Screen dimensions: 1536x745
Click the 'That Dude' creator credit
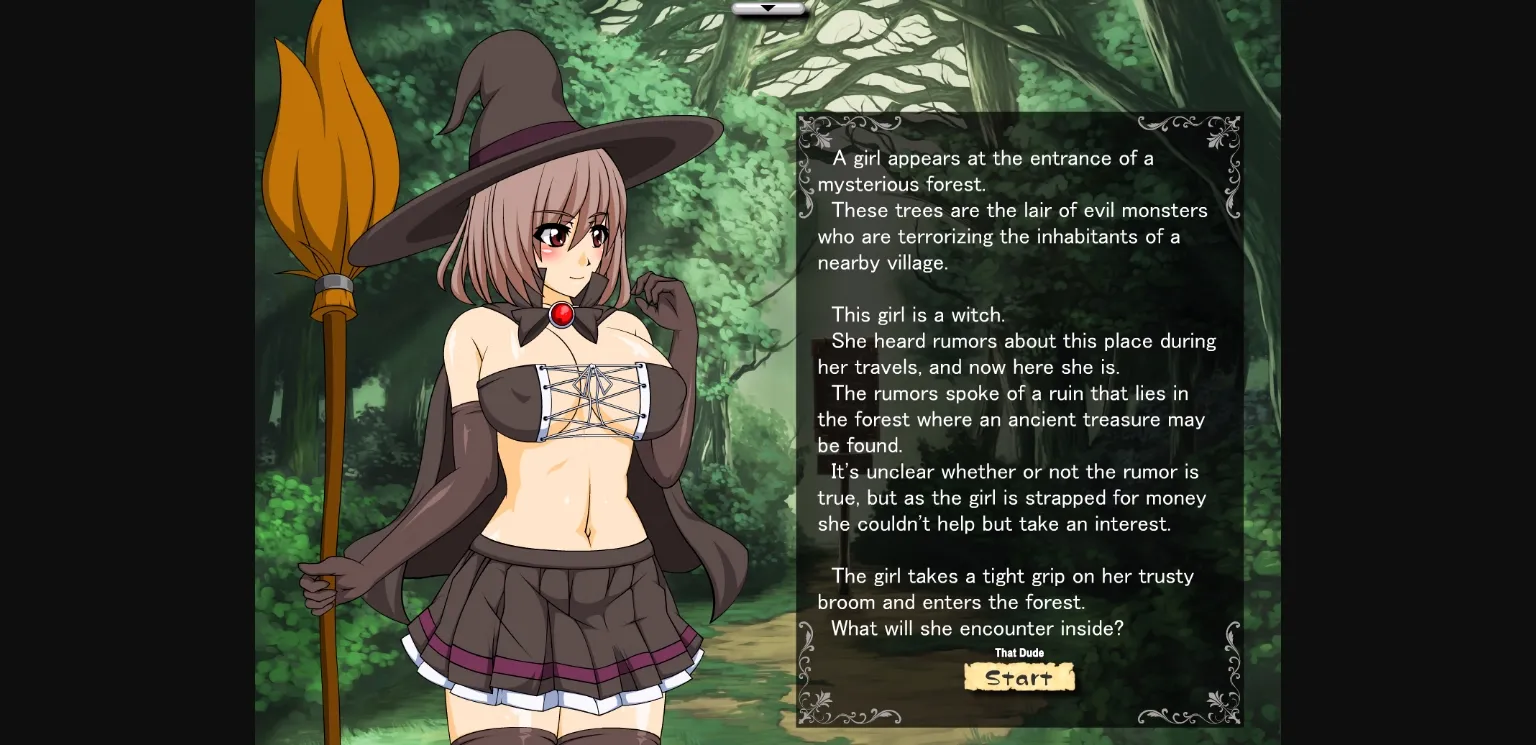(1019, 652)
